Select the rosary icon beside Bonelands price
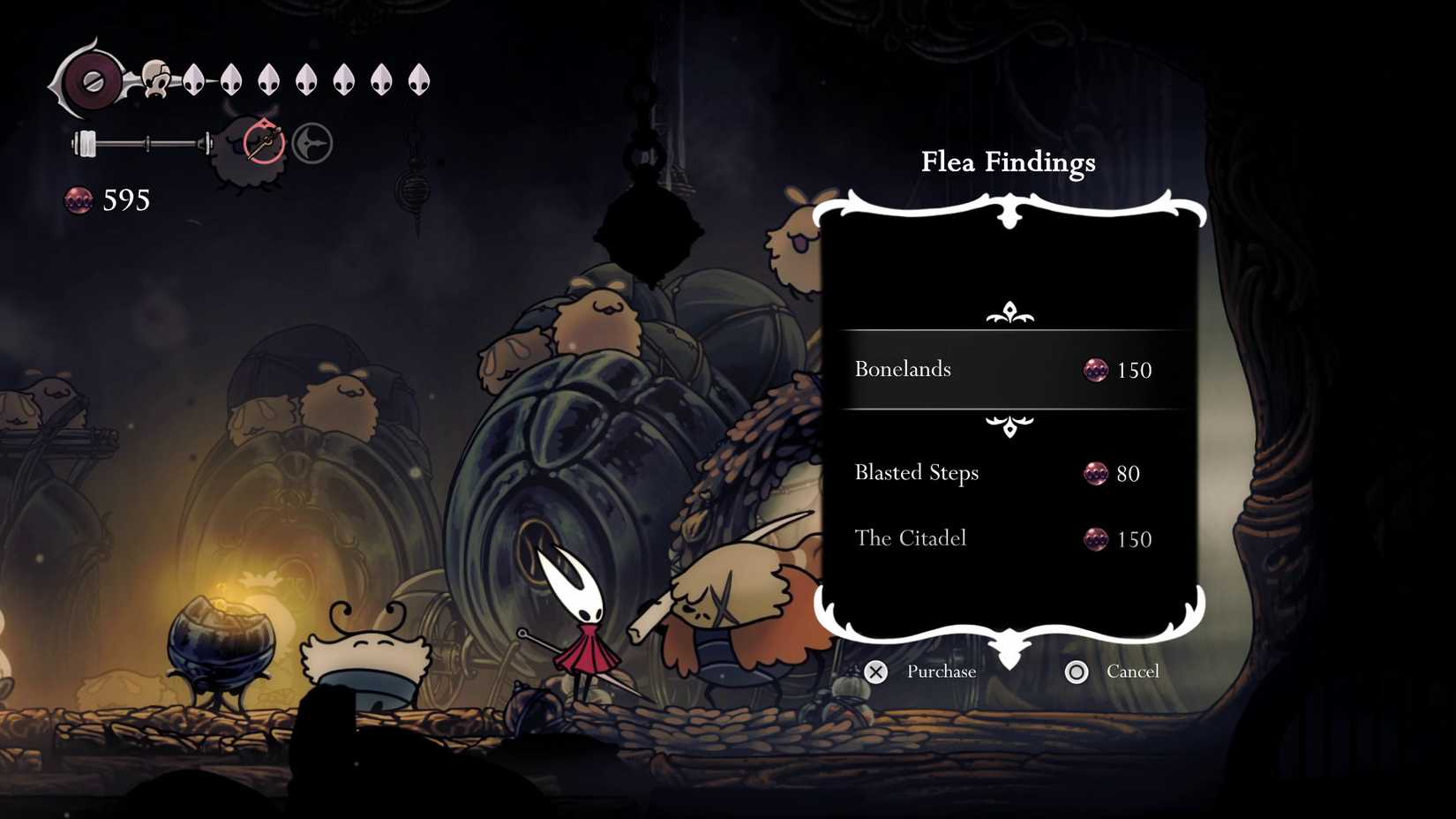The height and width of the screenshot is (819, 1456). pyautogui.click(x=1097, y=371)
